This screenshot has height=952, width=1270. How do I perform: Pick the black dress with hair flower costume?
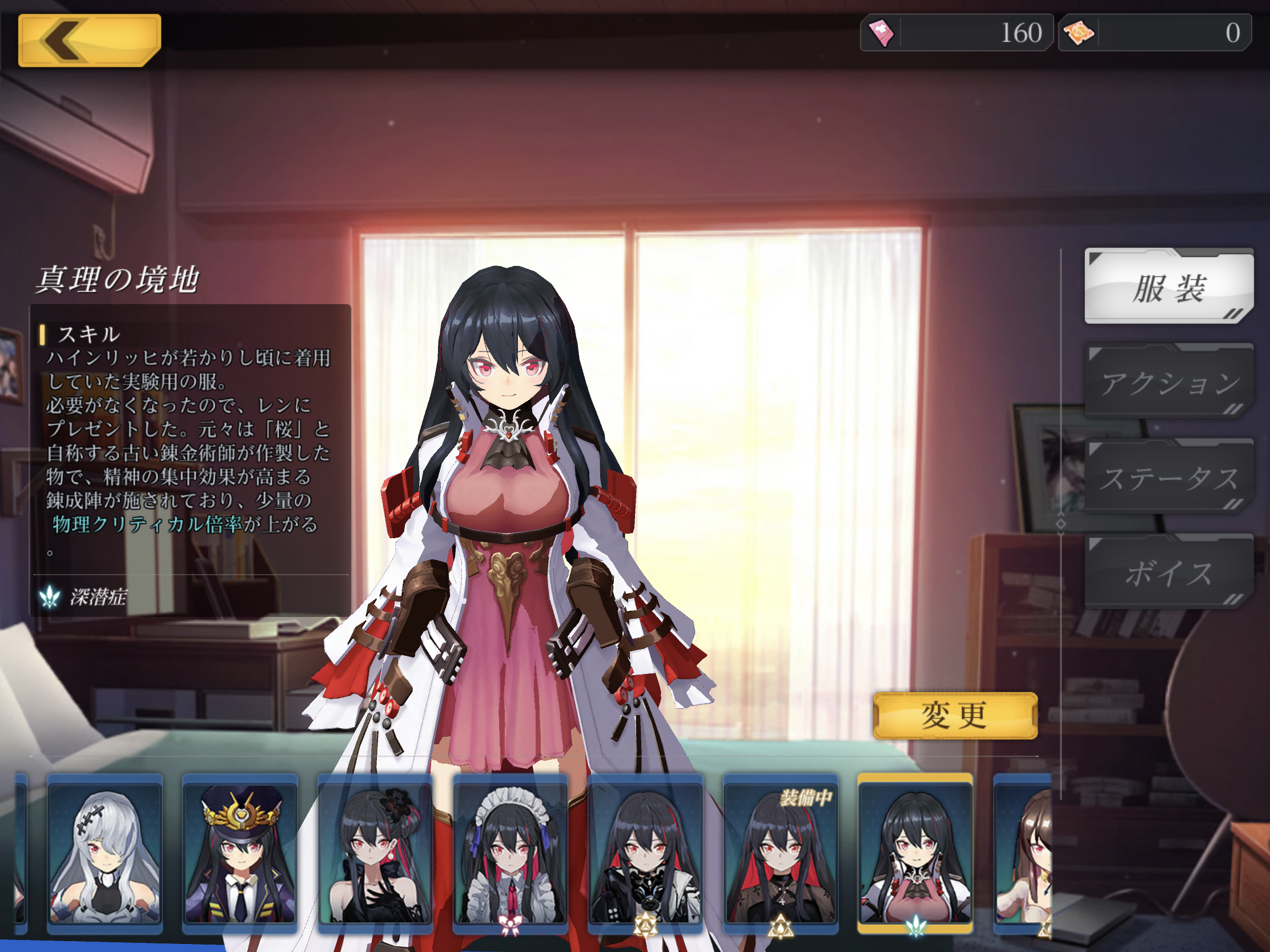375,853
